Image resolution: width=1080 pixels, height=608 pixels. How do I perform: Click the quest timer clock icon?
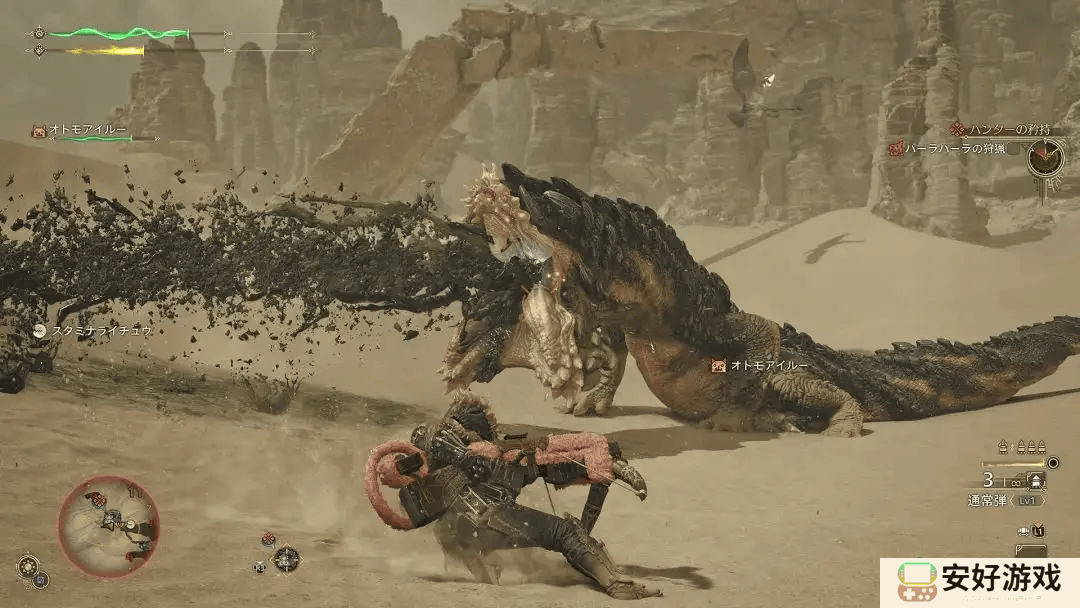[x=1046, y=156]
